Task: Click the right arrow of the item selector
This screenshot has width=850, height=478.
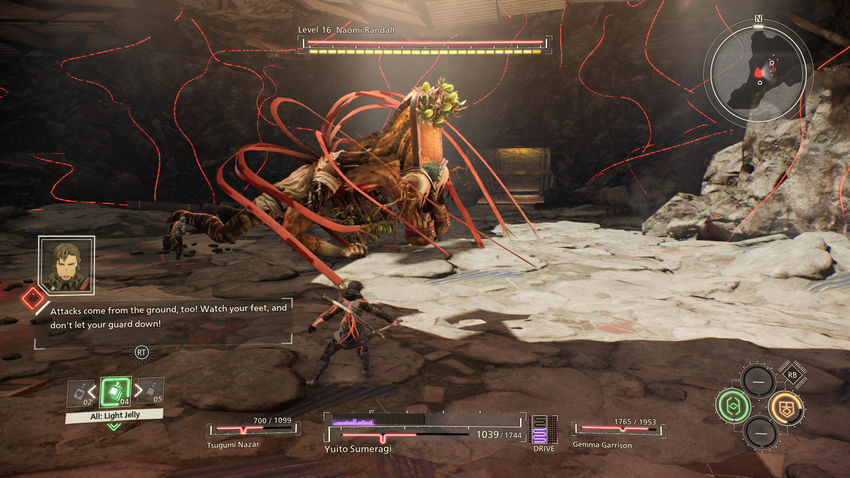Action: pyautogui.click(x=138, y=391)
